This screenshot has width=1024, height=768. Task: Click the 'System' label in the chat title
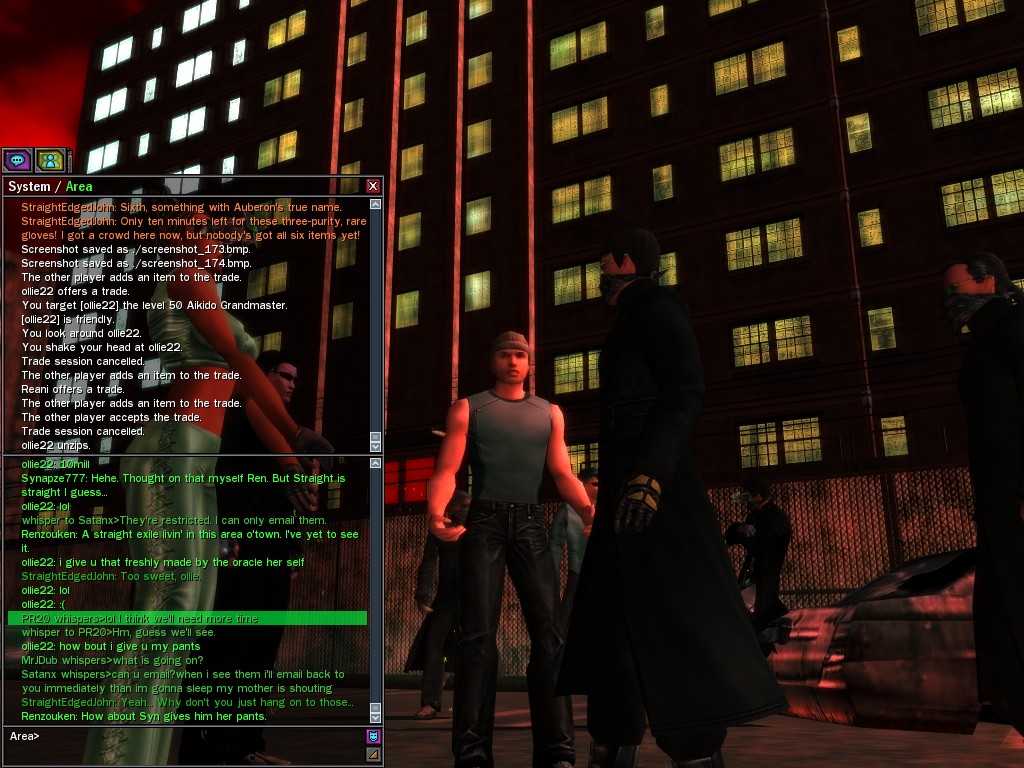pos(28,187)
